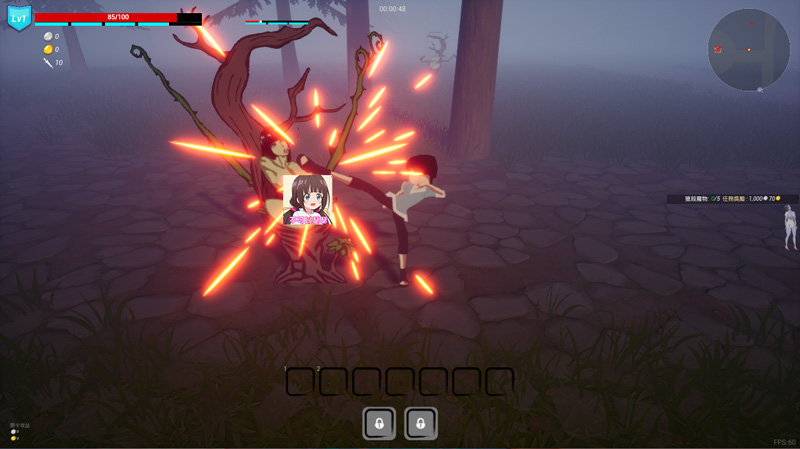Screen dimensions: 800x449
Task: Select the right locked skill button
Action: point(421,423)
